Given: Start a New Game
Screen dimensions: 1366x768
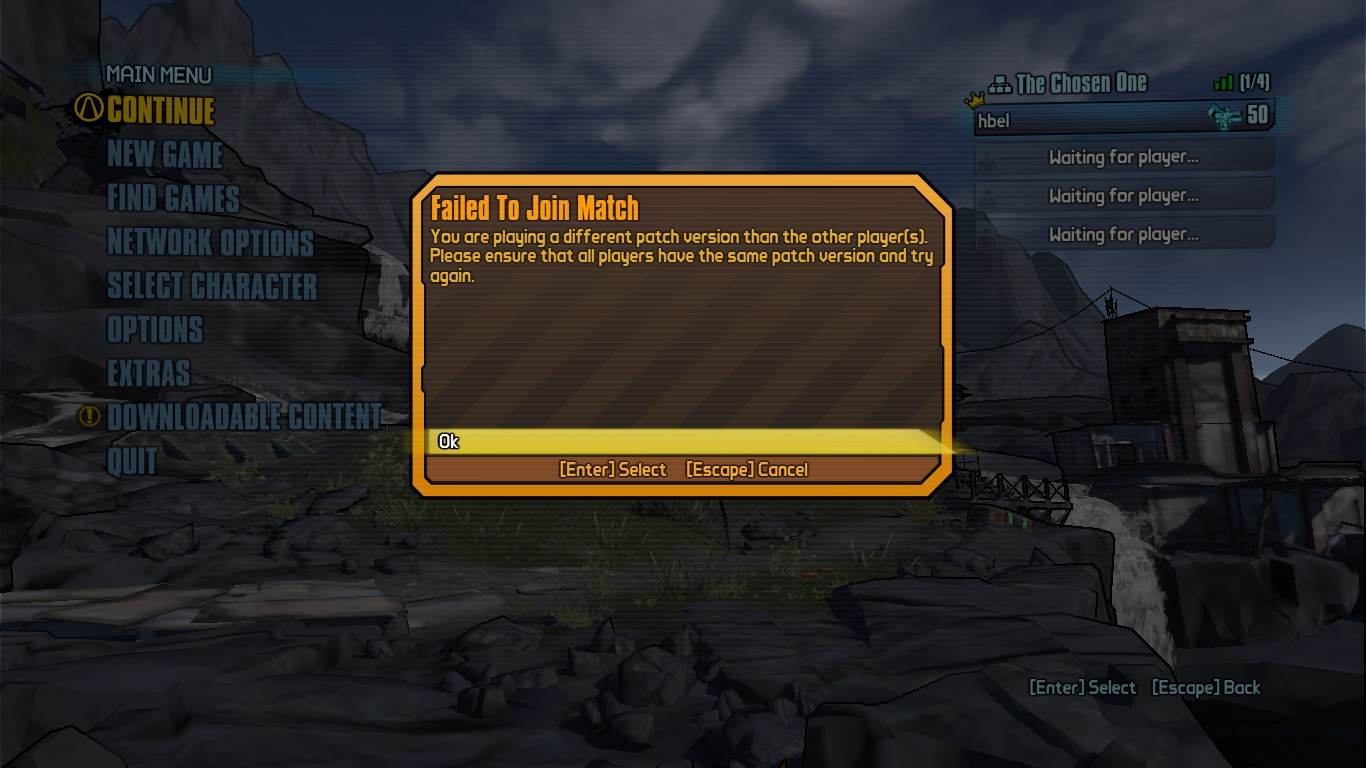Looking at the screenshot, I should pos(165,154).
